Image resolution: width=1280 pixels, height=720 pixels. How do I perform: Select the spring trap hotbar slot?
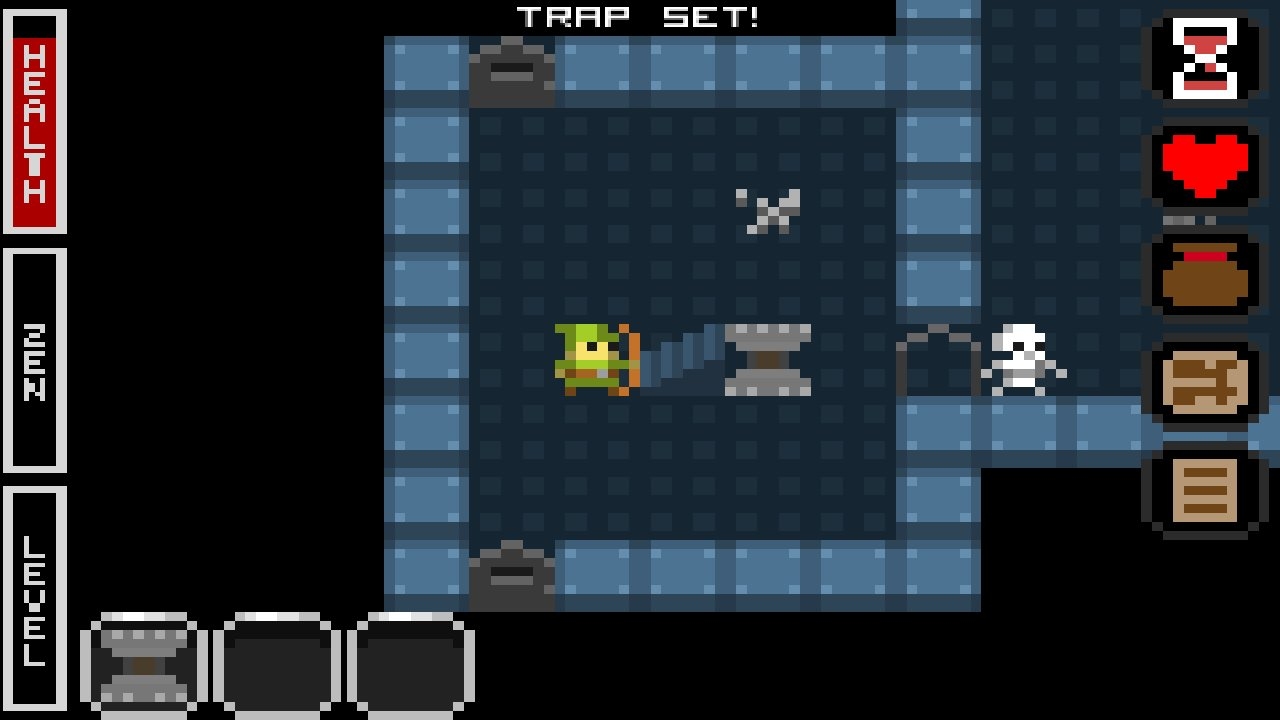tap(144, 665)
